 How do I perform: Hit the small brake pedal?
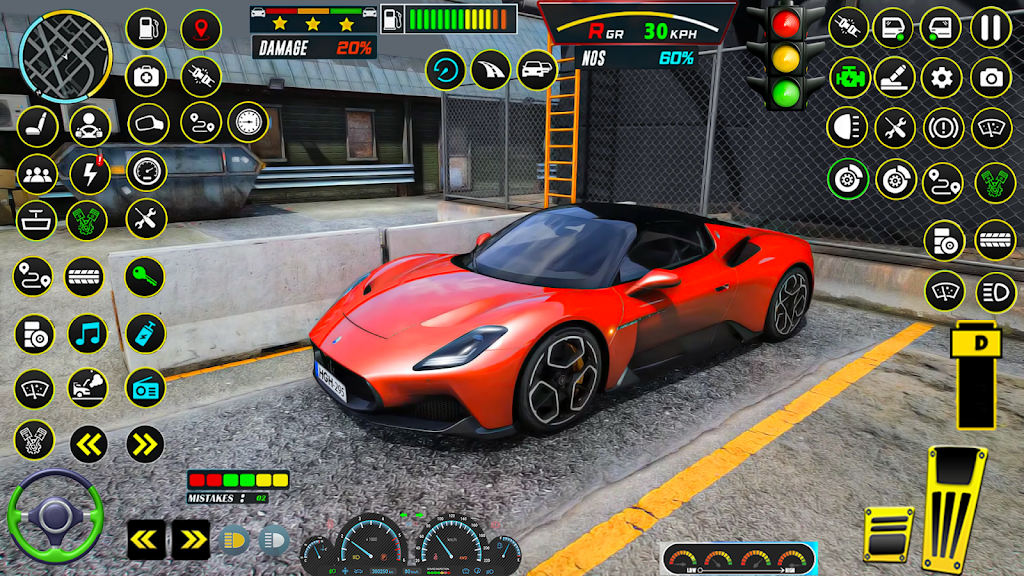tap(888, 533)
